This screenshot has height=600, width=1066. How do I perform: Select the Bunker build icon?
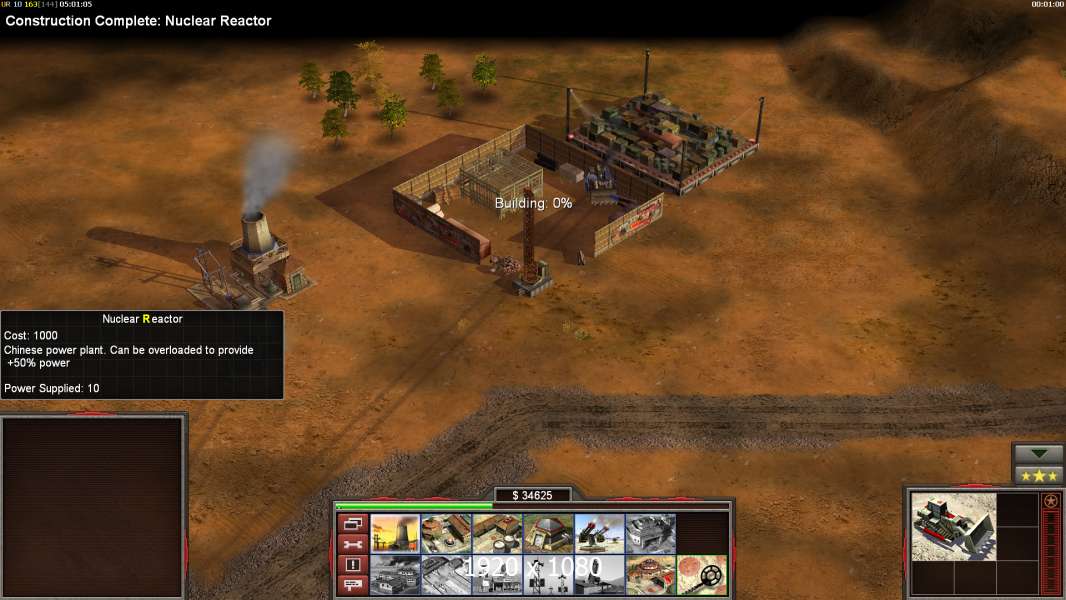(x=548, y=534)
